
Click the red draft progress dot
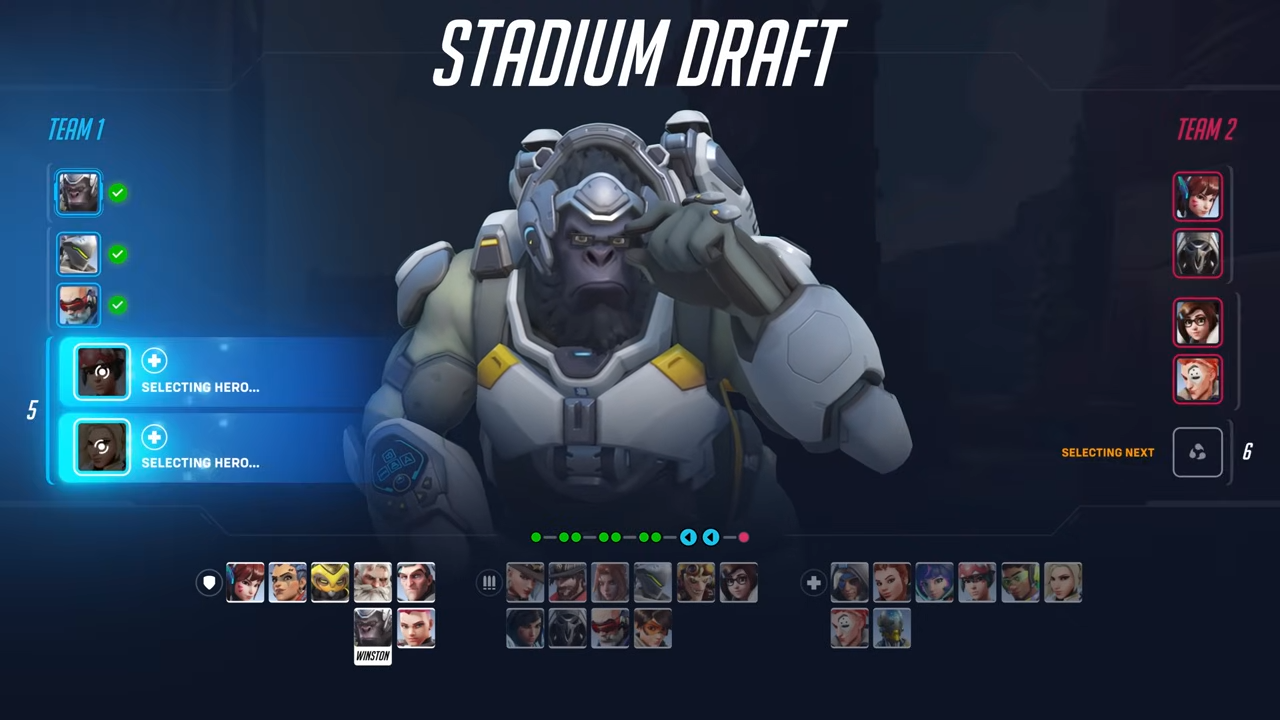744,538
